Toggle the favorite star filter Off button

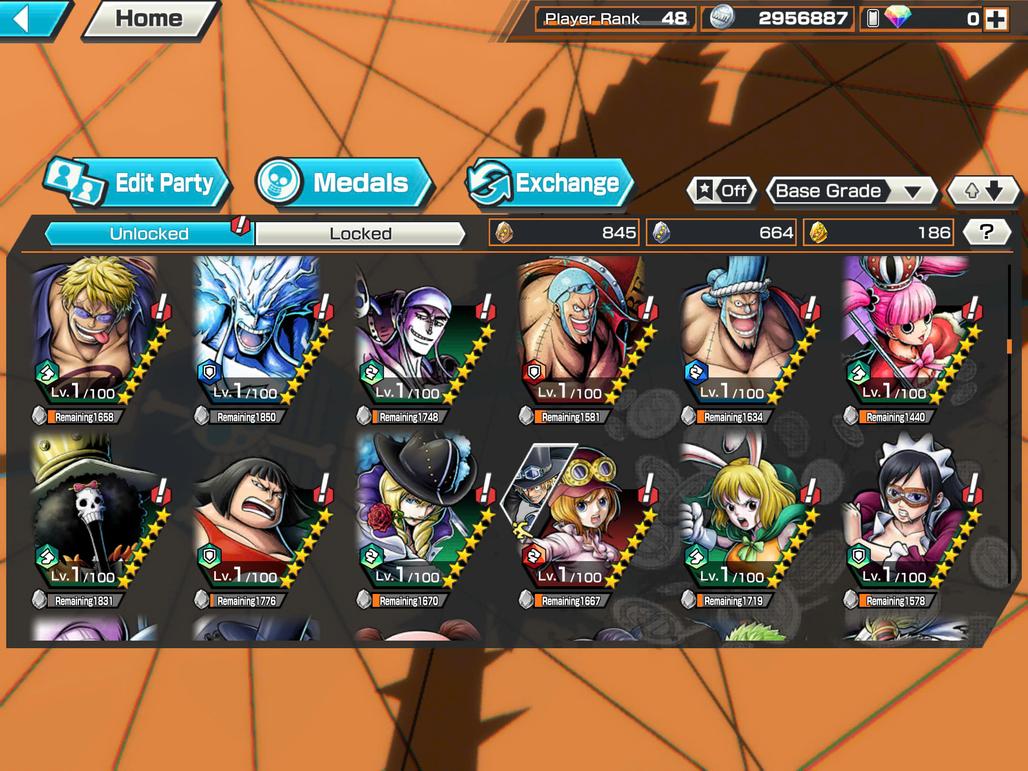pos(722,191)
